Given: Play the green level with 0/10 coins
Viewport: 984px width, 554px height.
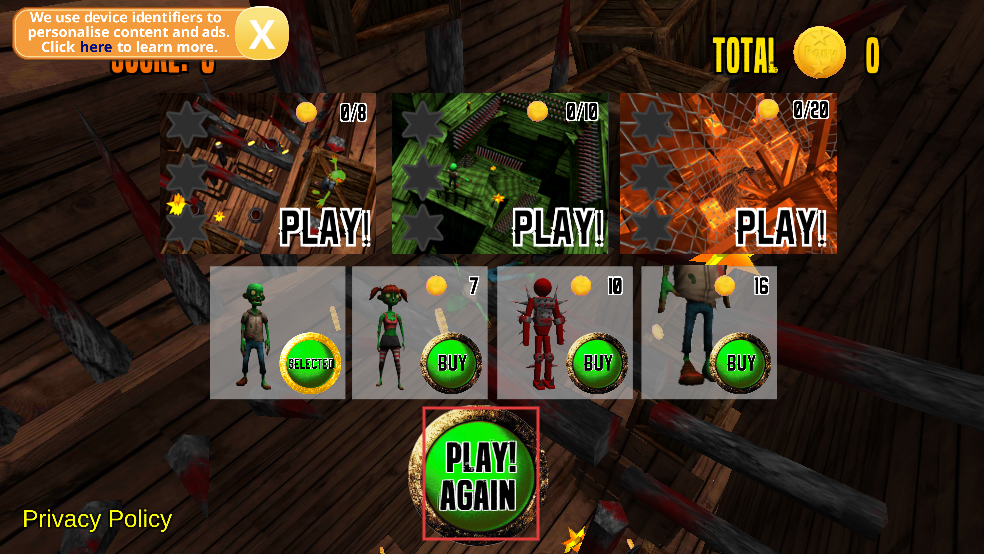Looking at the screenshot, I should (x=558, y=227).
